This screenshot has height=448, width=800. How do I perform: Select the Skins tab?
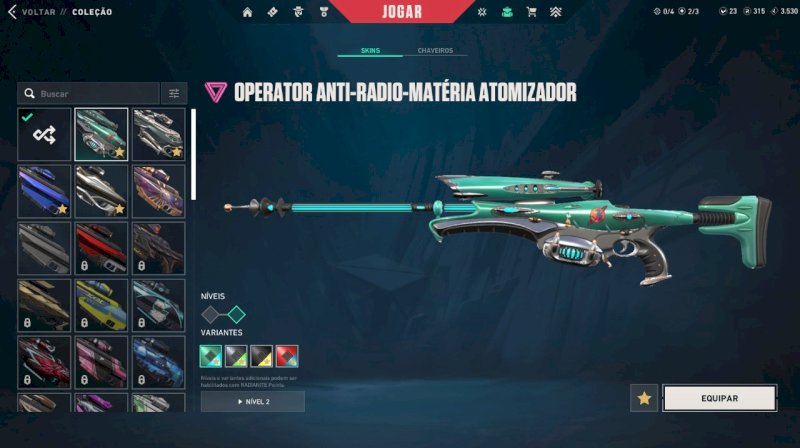(371, 50)
